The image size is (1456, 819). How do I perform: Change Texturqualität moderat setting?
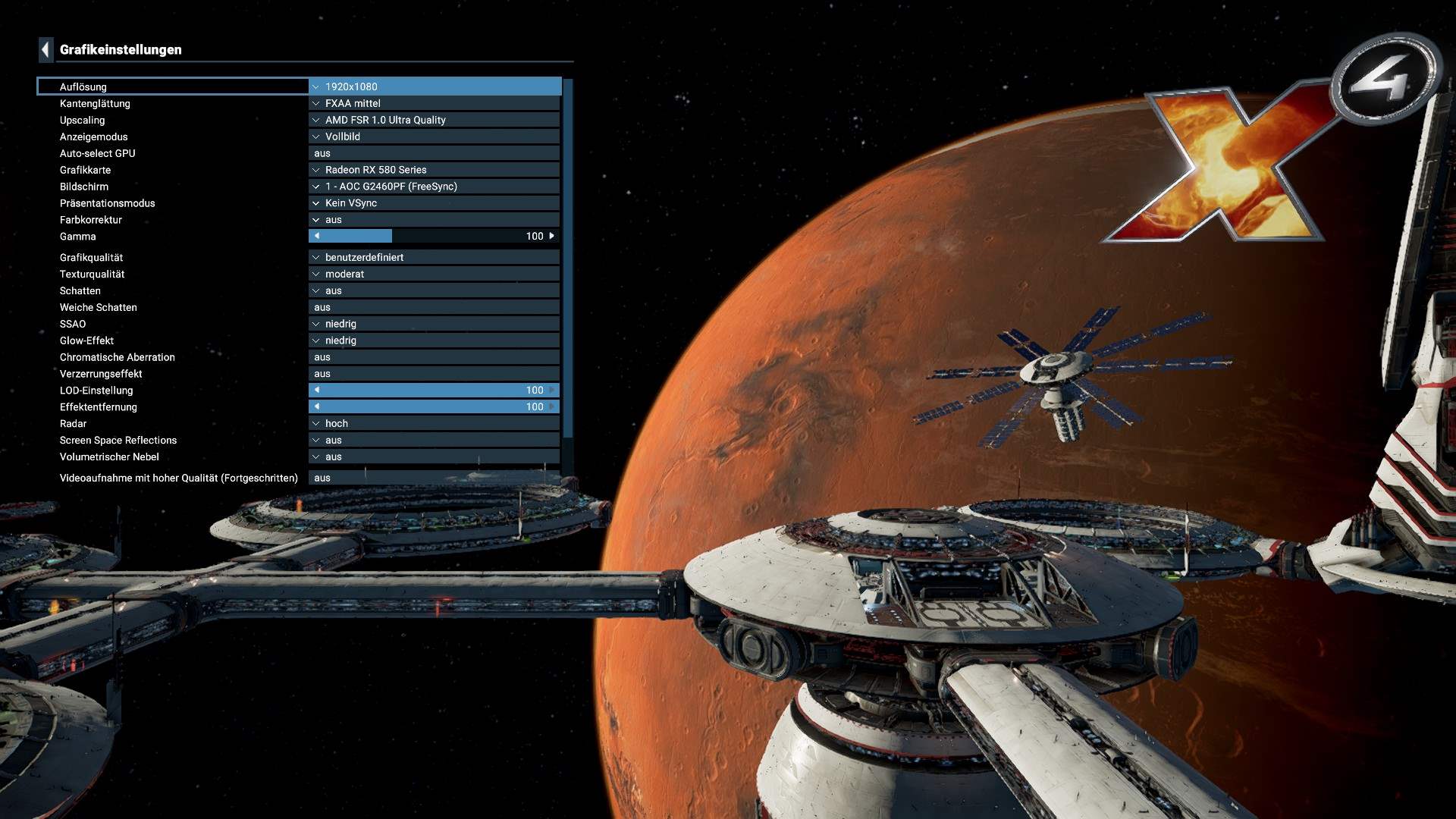click(434, 275)
